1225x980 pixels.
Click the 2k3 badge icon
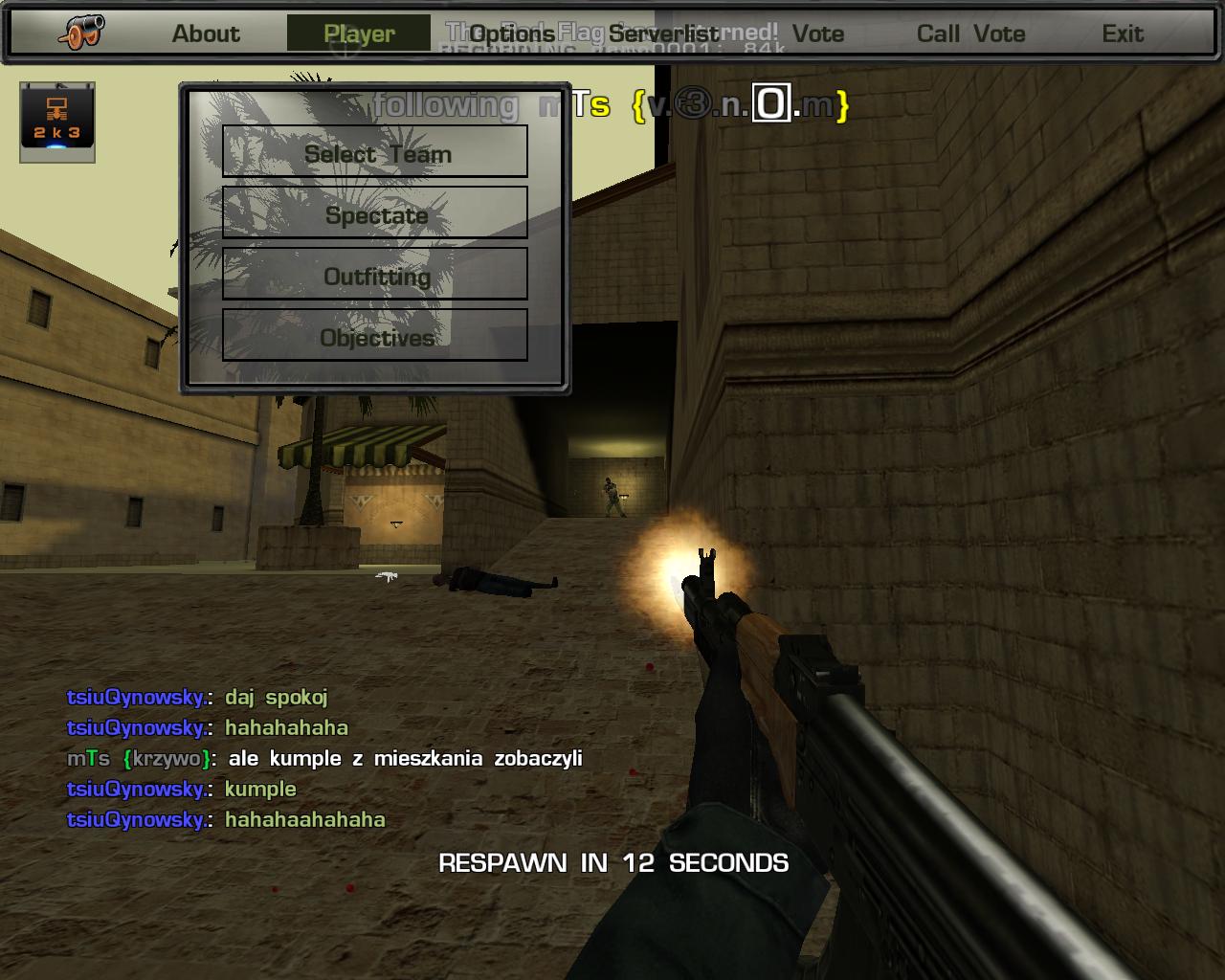point(57,120)
